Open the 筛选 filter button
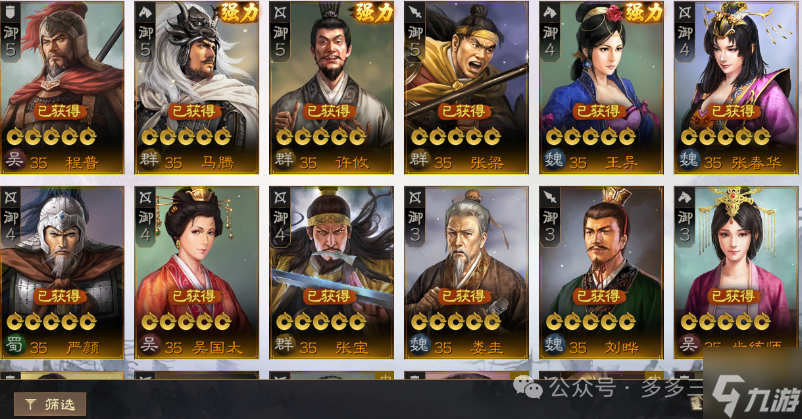This screenshot has width=802, height=419. 50,404
